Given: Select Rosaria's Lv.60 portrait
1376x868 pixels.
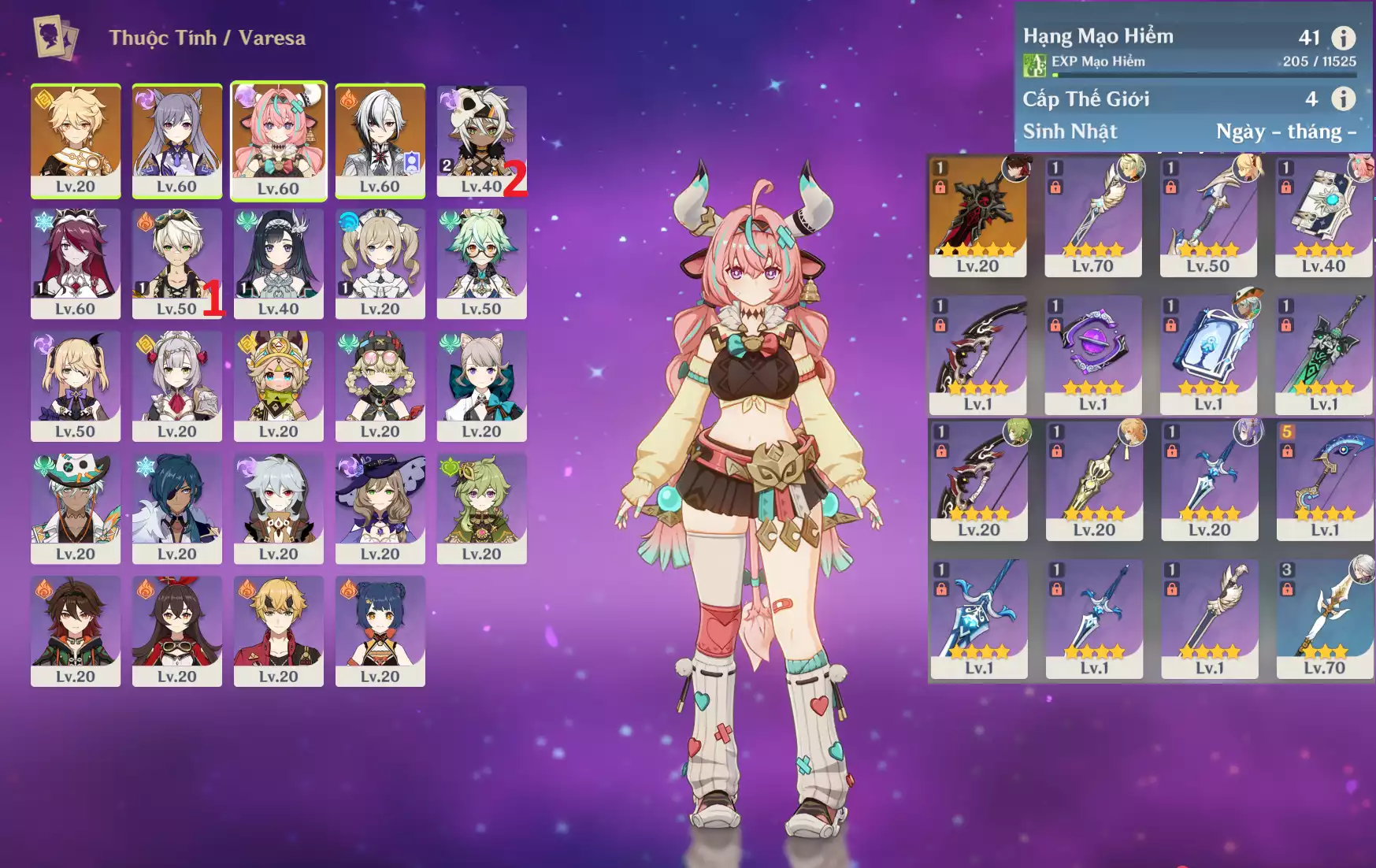Looking at the screenshot, I should click(x=76, y=262).
